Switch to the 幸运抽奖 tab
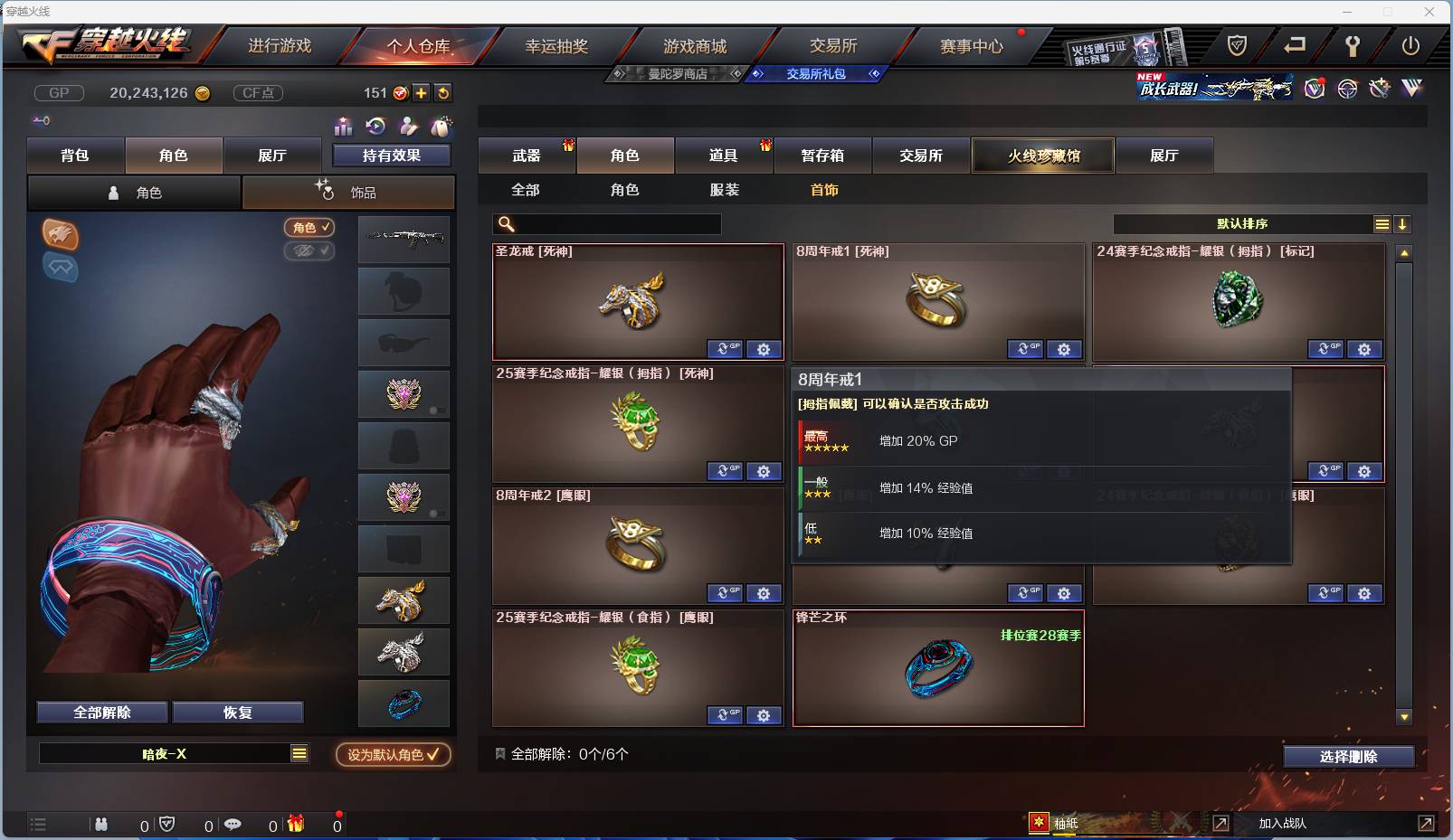Screen dimensions: 1453x840 click(x=555, y=45)
